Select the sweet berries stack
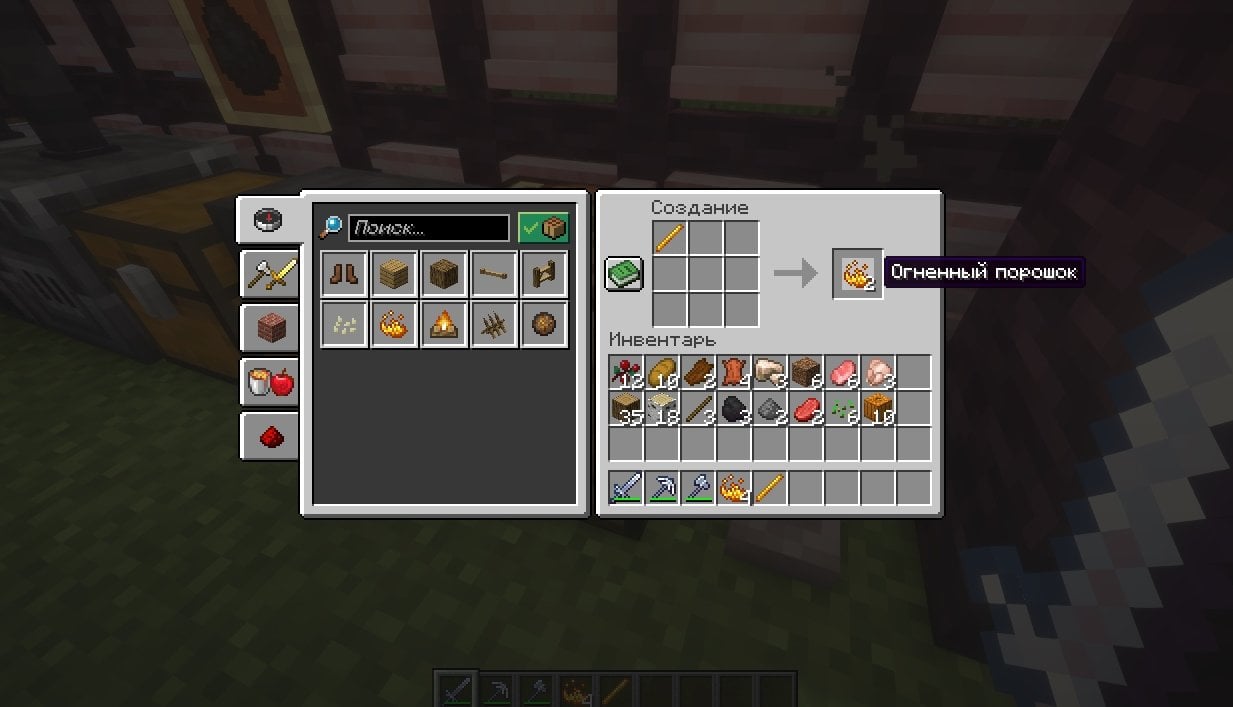The height and width of the screenshot is (707, 1233). [x=627, y=373]
